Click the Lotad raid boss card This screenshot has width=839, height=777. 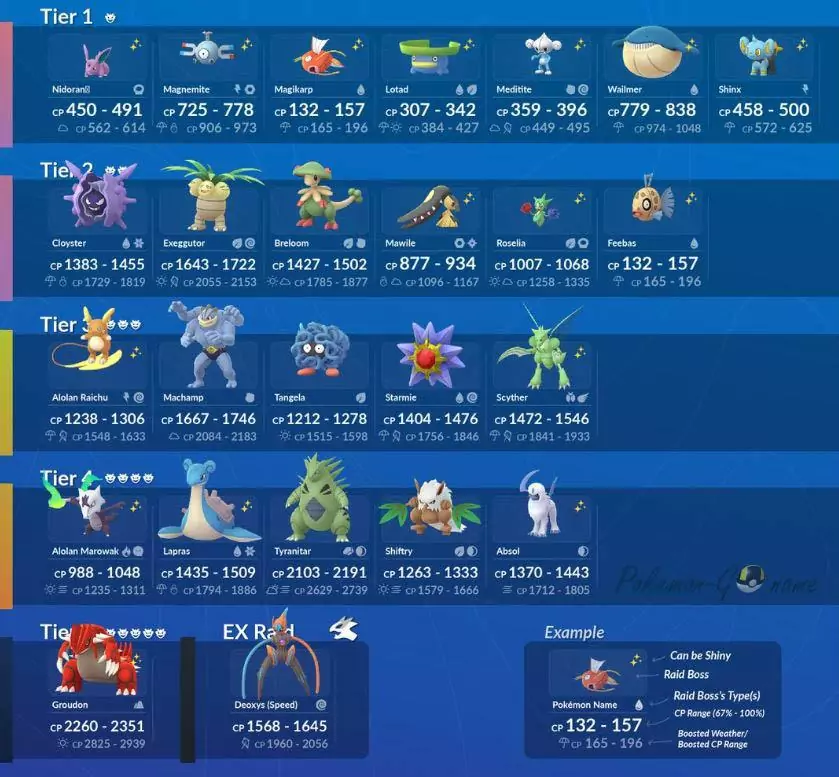(430, 88)
